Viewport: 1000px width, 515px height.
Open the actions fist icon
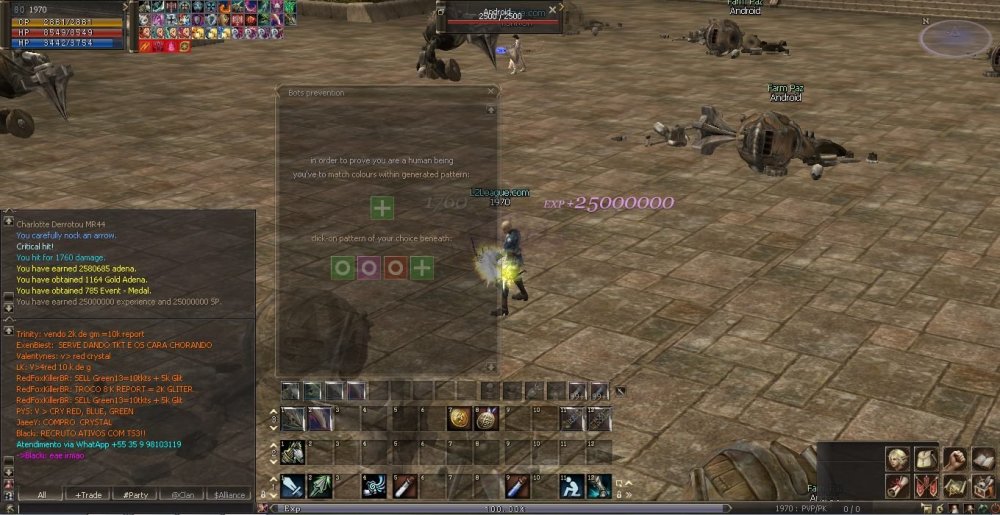(955, 459)
